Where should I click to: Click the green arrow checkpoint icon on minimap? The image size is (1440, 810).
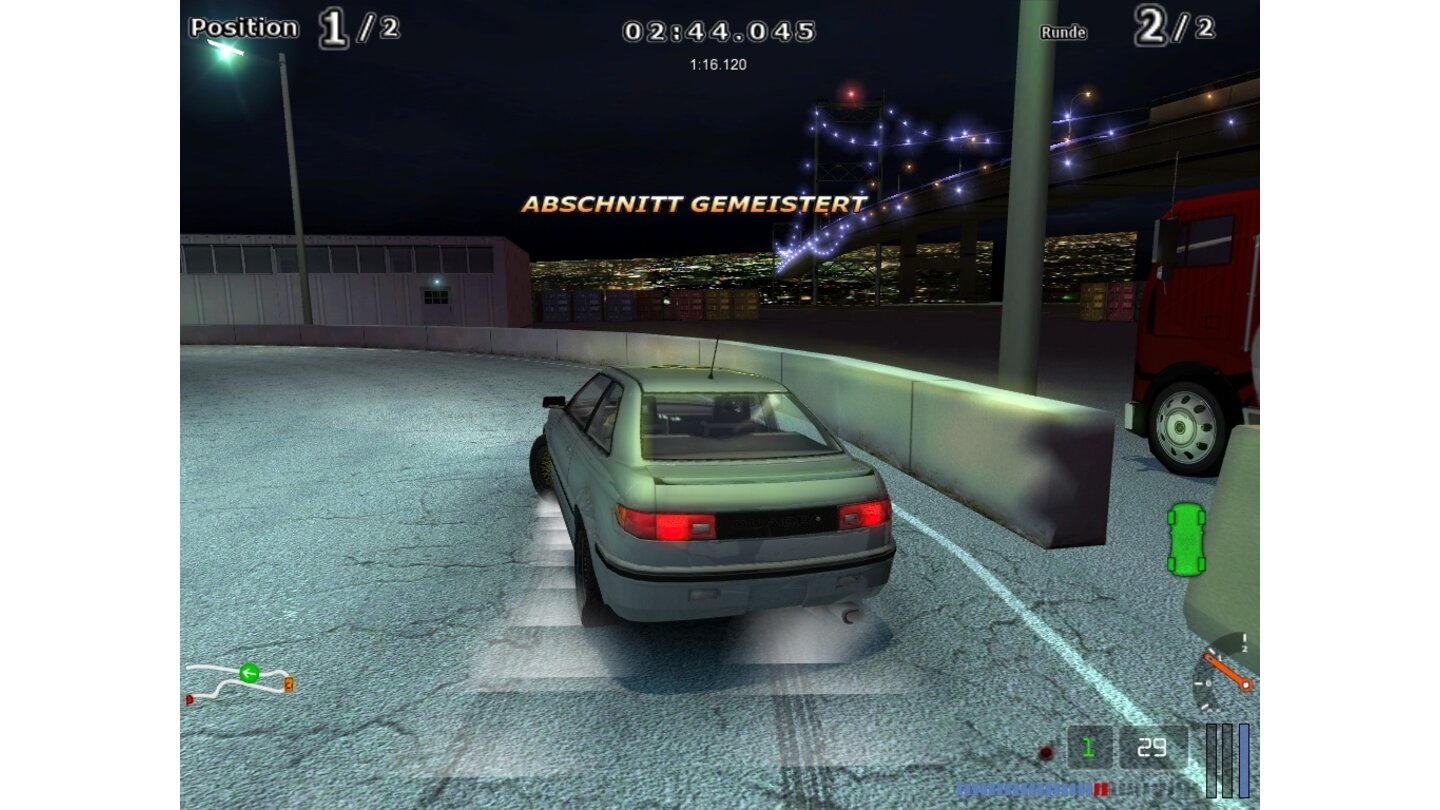[x=249, y=673]
